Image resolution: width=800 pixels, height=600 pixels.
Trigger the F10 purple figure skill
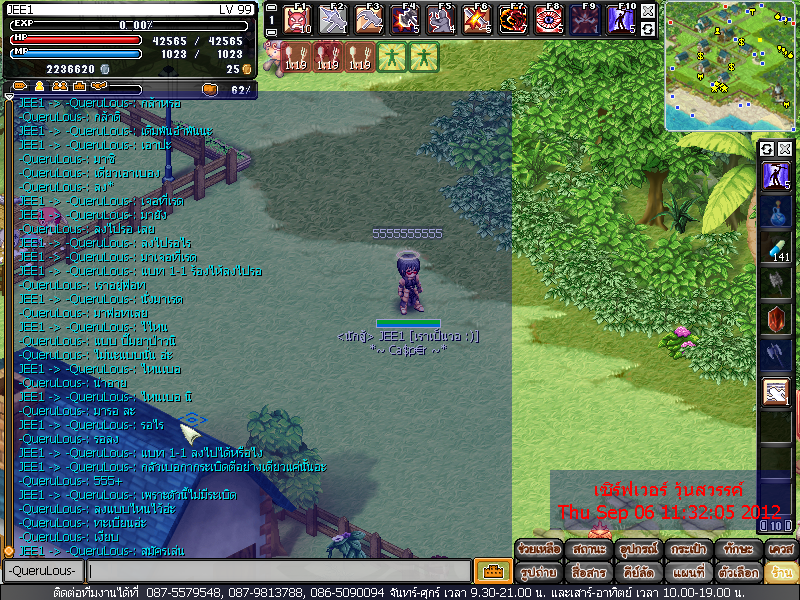pyautogui.click(x=621, y=20)
